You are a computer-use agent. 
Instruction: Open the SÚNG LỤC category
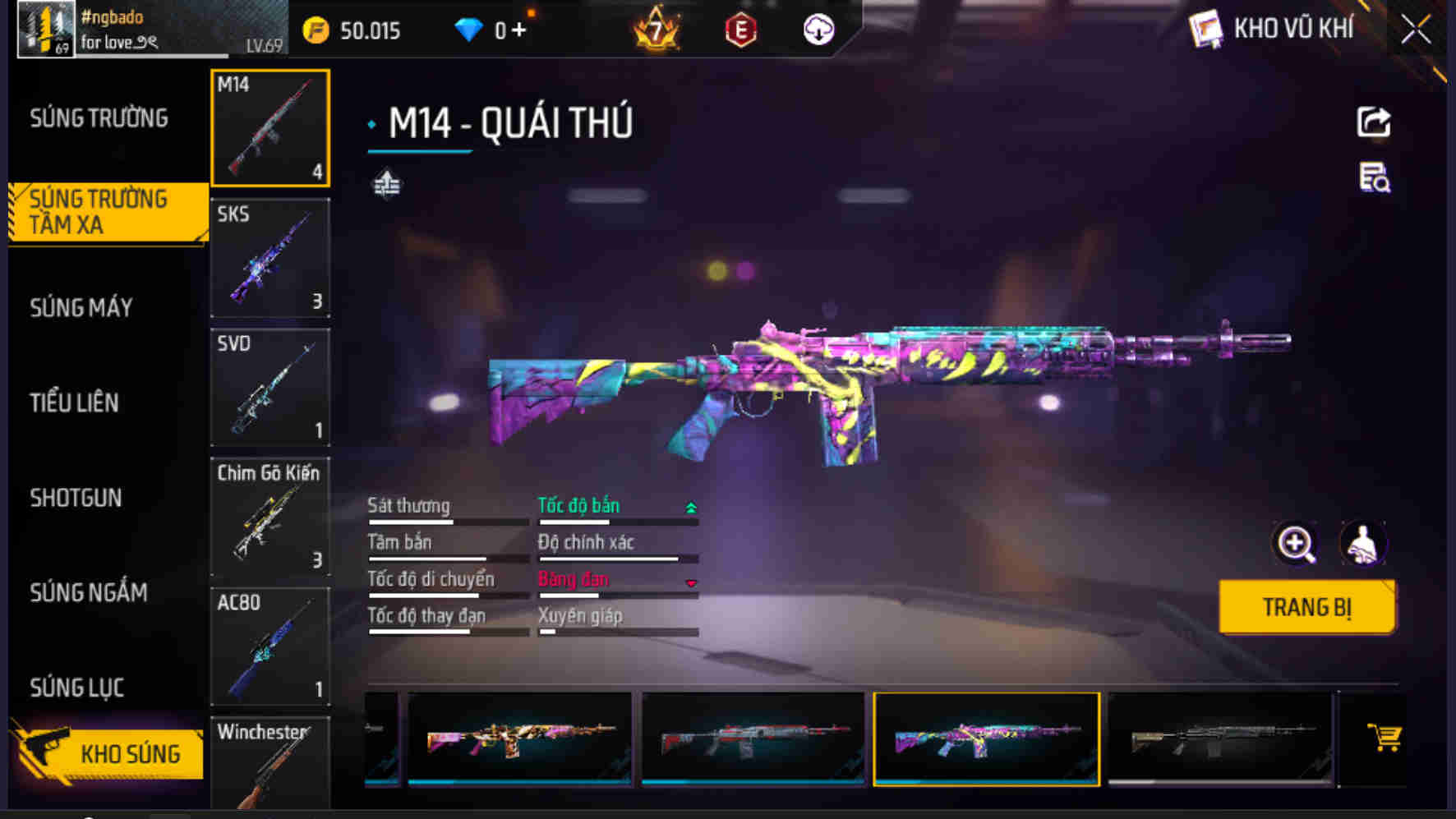click(77, 688)
